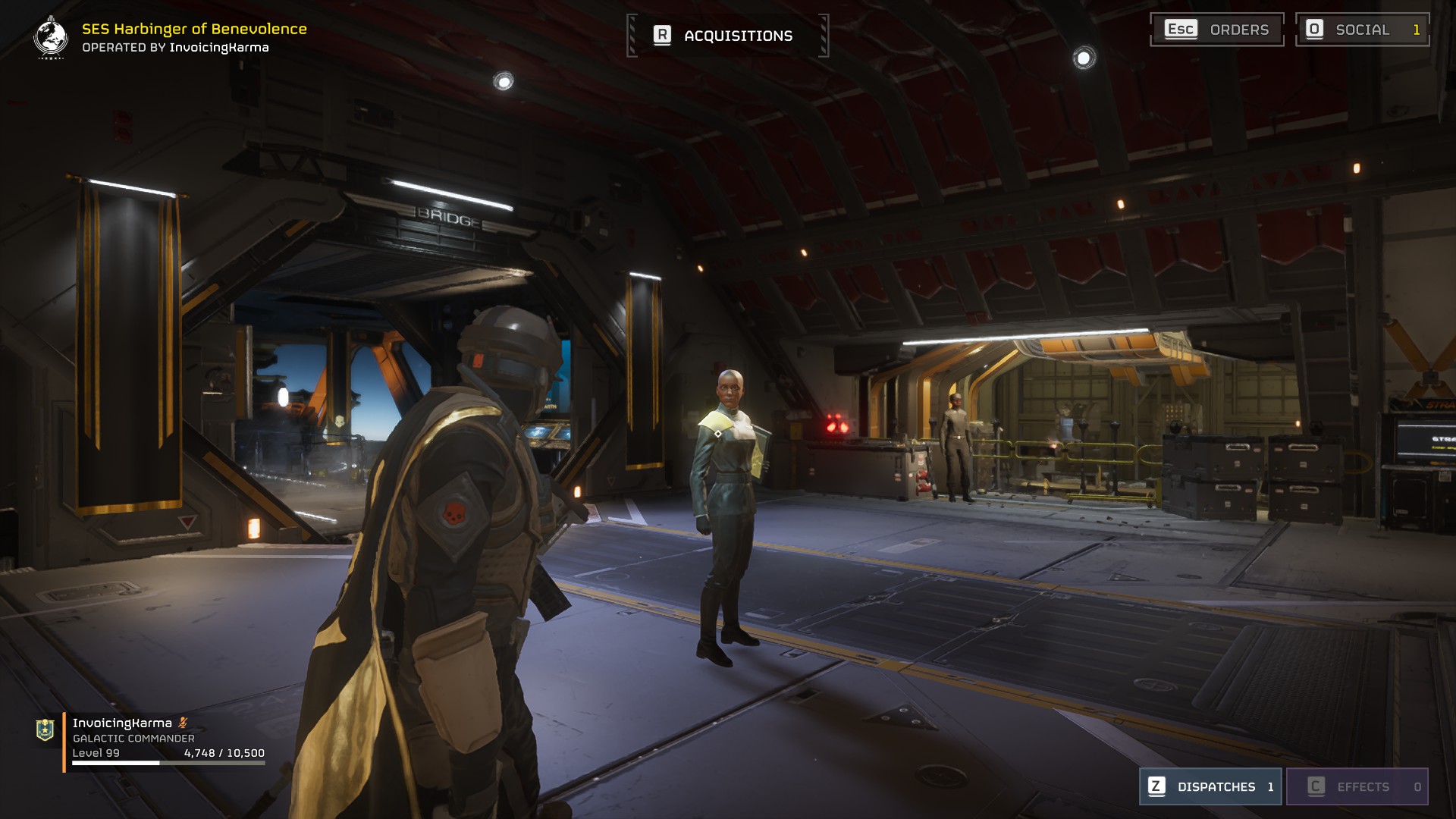Image resolution: width=1456 pixels, height=819 pixels.
Task: Click the Super Earth ship emblem
Action: [51, 37]
